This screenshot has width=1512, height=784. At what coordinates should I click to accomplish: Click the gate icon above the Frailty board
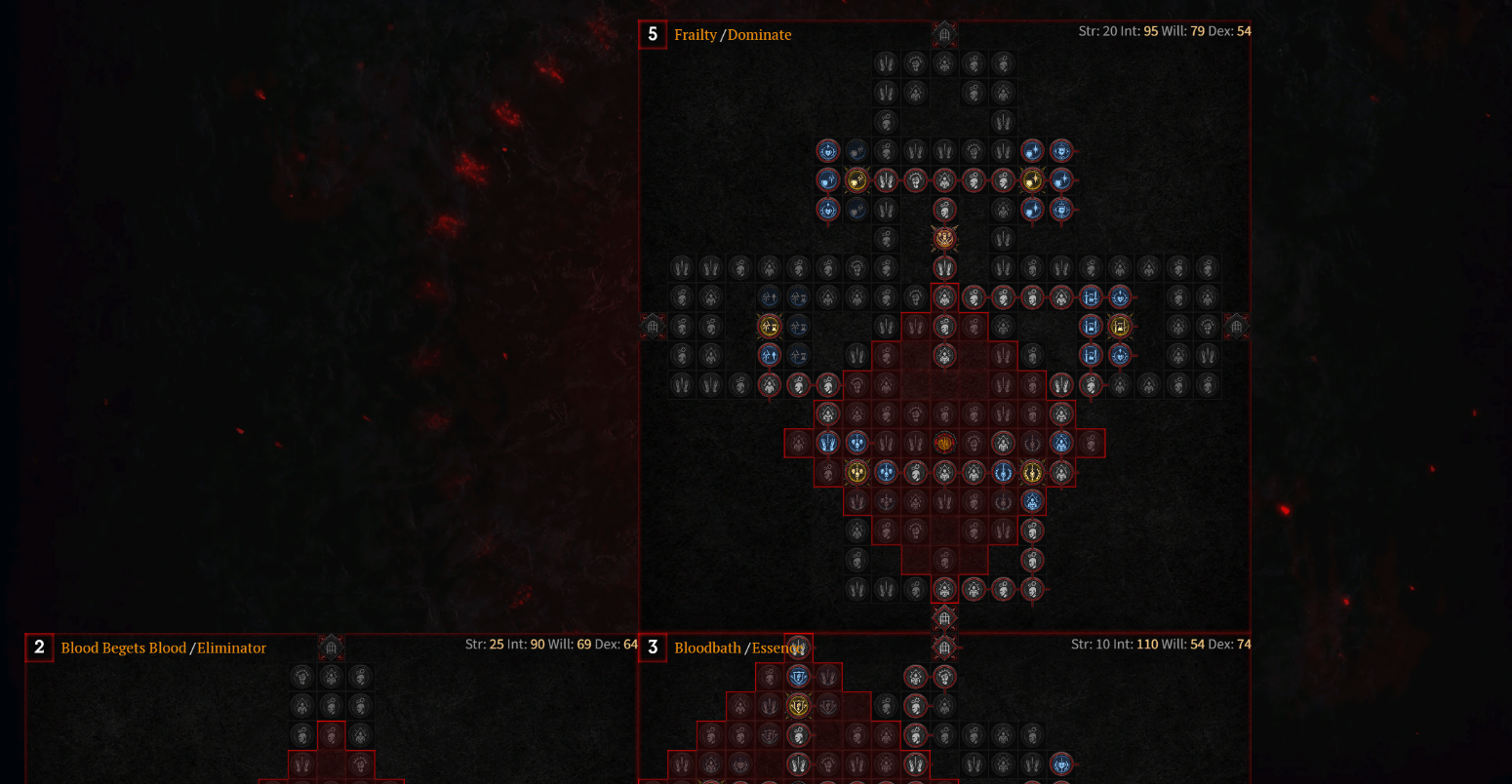click(x=942, y=34)
